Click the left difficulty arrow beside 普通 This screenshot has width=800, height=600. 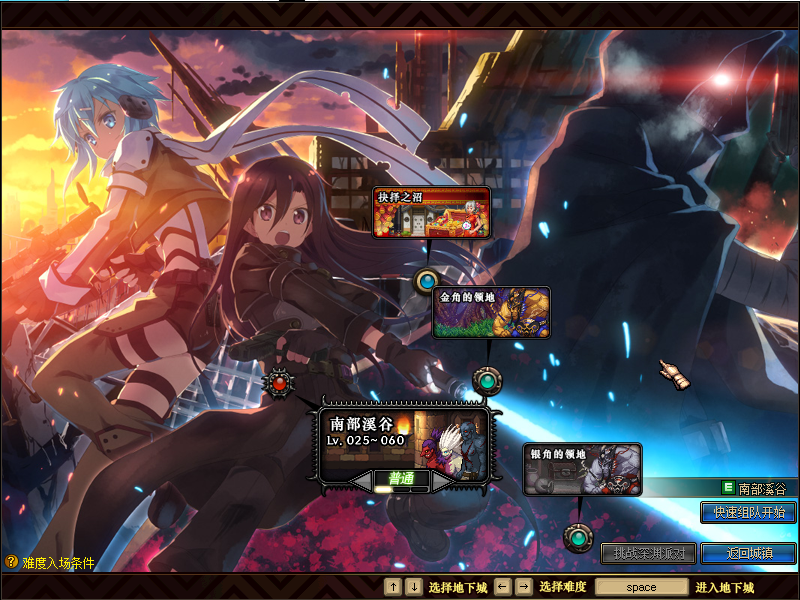pos(360,482)
